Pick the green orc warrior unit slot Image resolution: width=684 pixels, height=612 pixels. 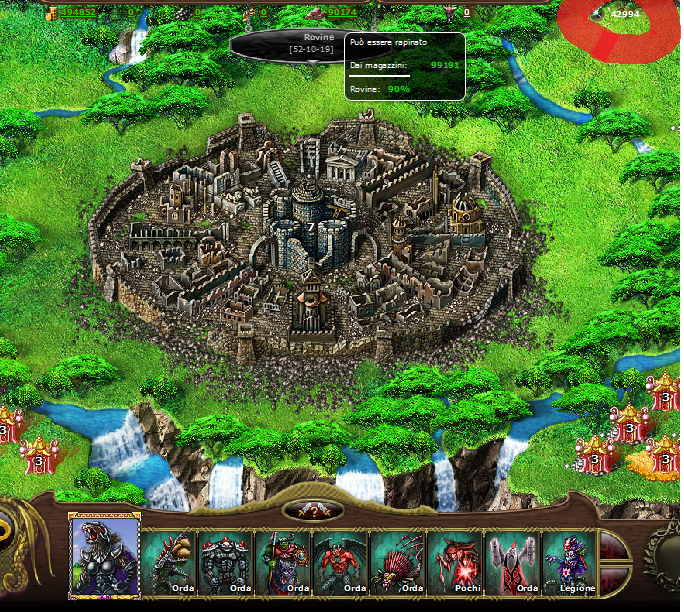[x=283, y=564]
